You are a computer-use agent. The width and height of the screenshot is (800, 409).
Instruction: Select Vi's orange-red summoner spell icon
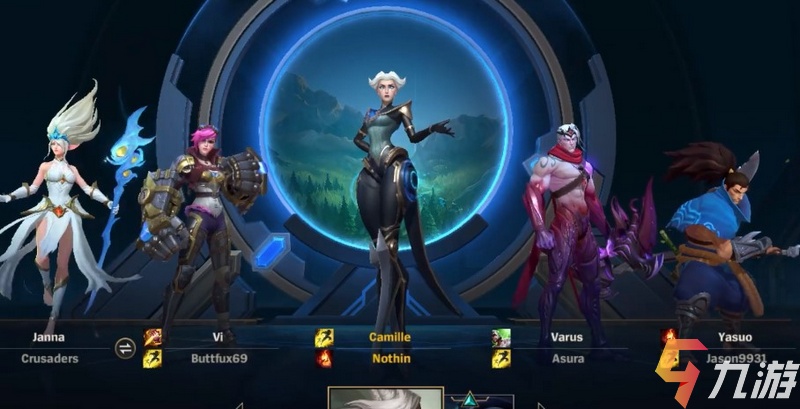[x=152, y=338]
